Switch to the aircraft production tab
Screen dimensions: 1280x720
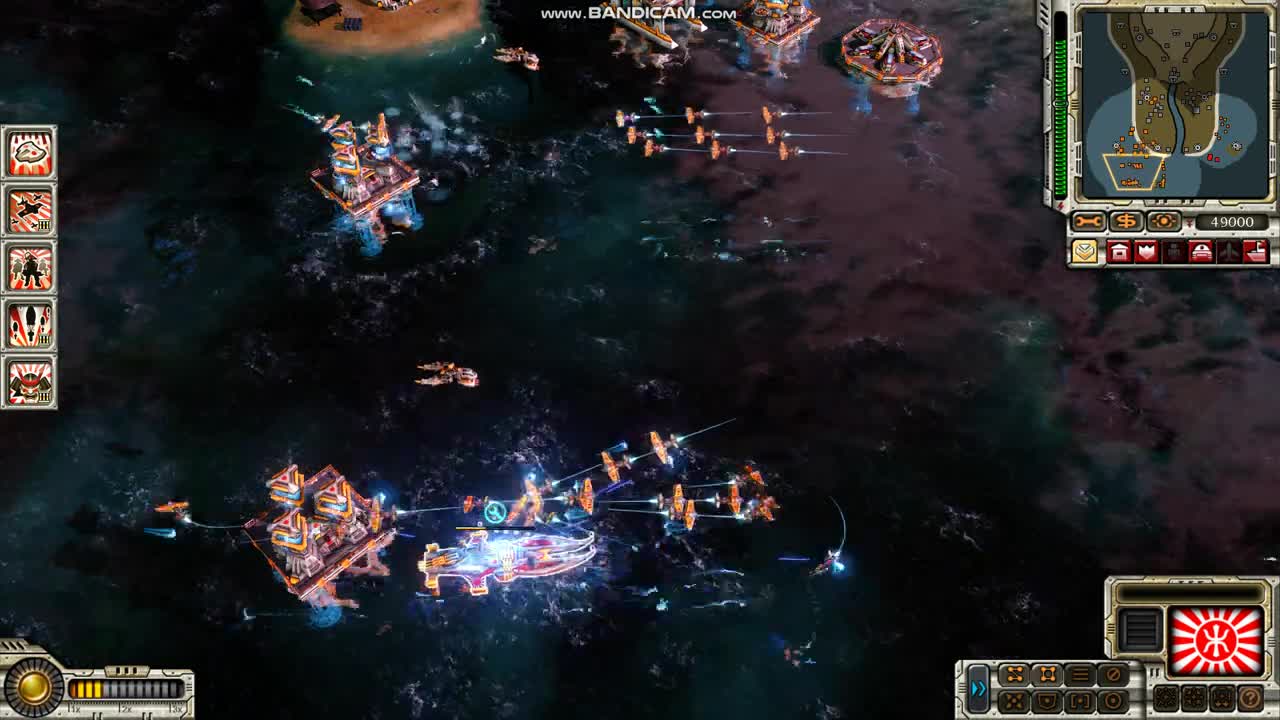pyautogui.click(x=1228, y=252)
